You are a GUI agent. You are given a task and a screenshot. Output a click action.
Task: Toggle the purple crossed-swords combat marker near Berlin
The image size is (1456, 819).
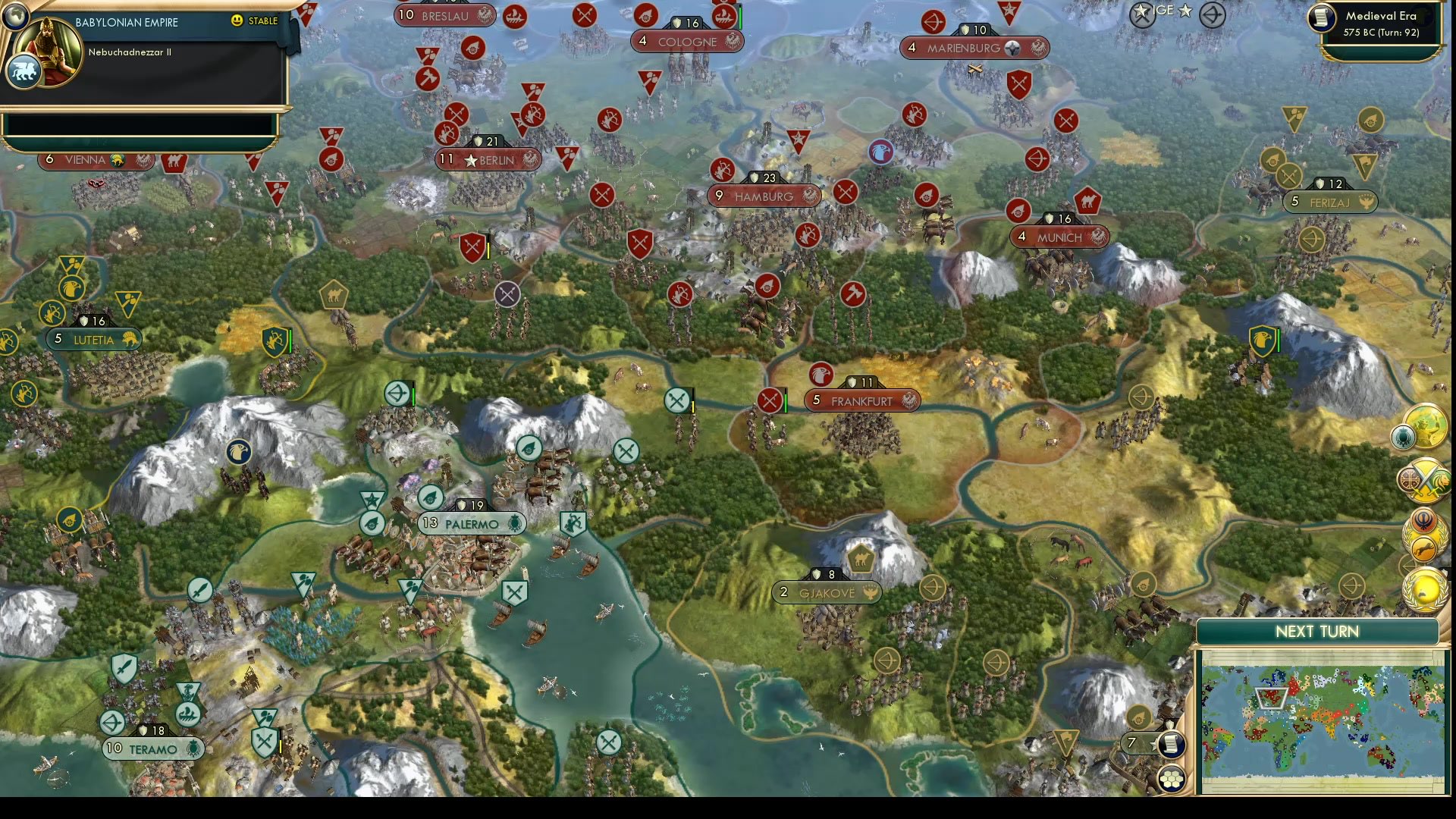coord(507,295)
